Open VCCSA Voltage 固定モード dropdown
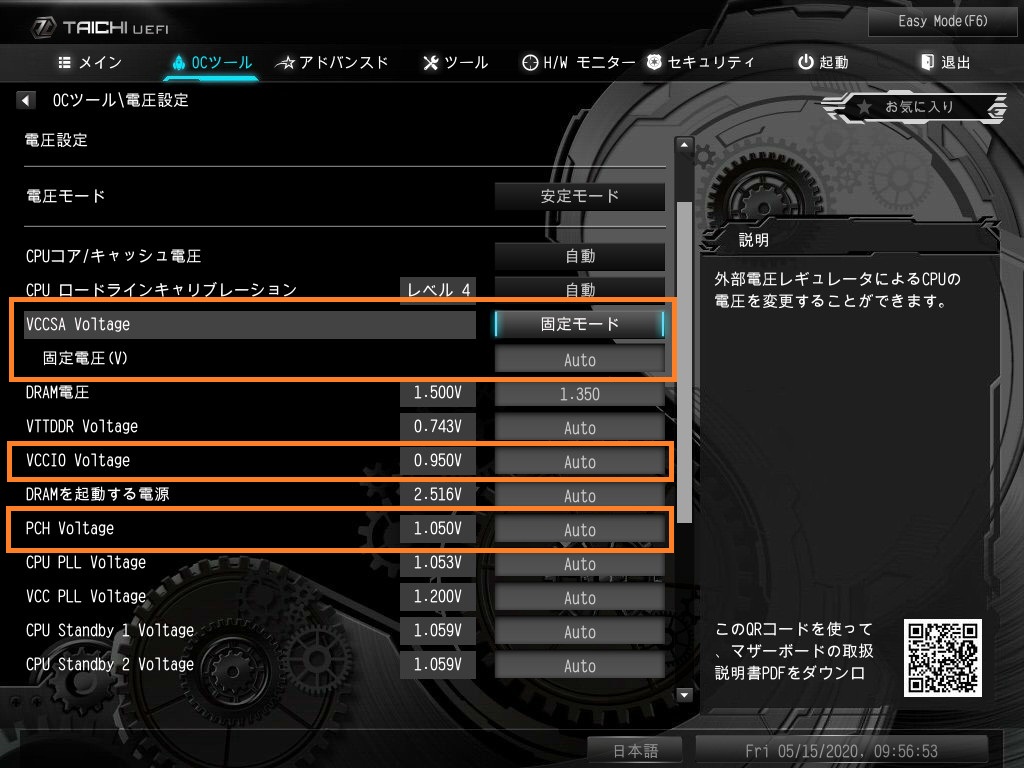 click(x=580, y=324)
